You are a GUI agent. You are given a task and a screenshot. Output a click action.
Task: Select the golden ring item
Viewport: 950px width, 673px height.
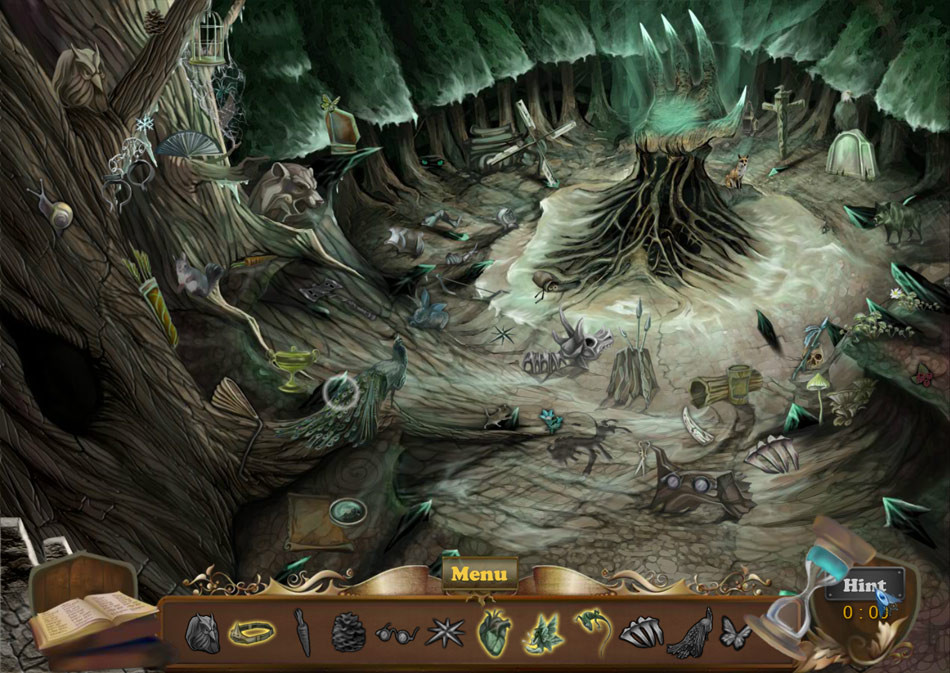[x=252, y=632]
